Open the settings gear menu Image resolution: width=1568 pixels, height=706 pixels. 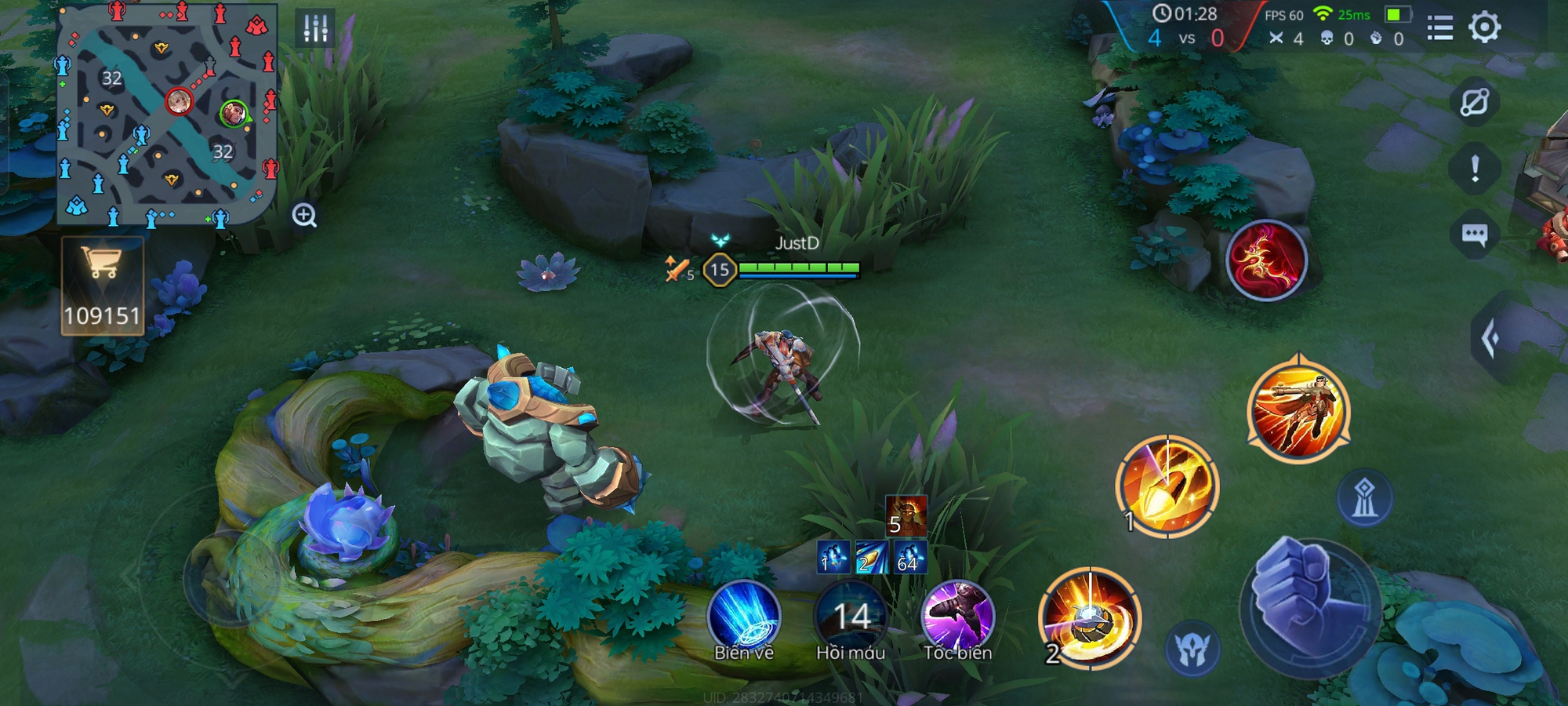pyautogui.click(x=1484, y=27)
